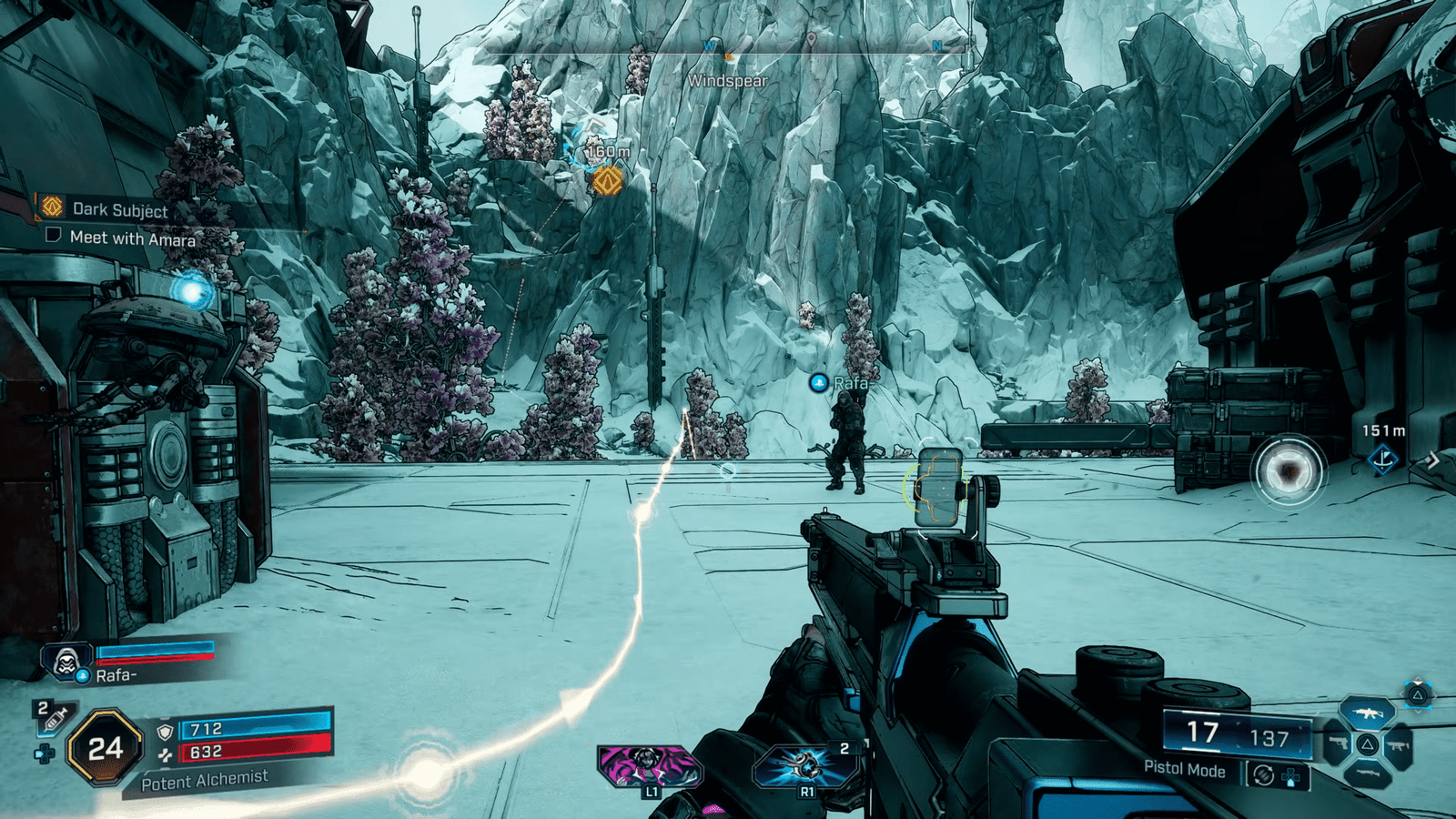Click the blue 151m waypoint diamond
1456x819 pixels.
pos(1383,460)
